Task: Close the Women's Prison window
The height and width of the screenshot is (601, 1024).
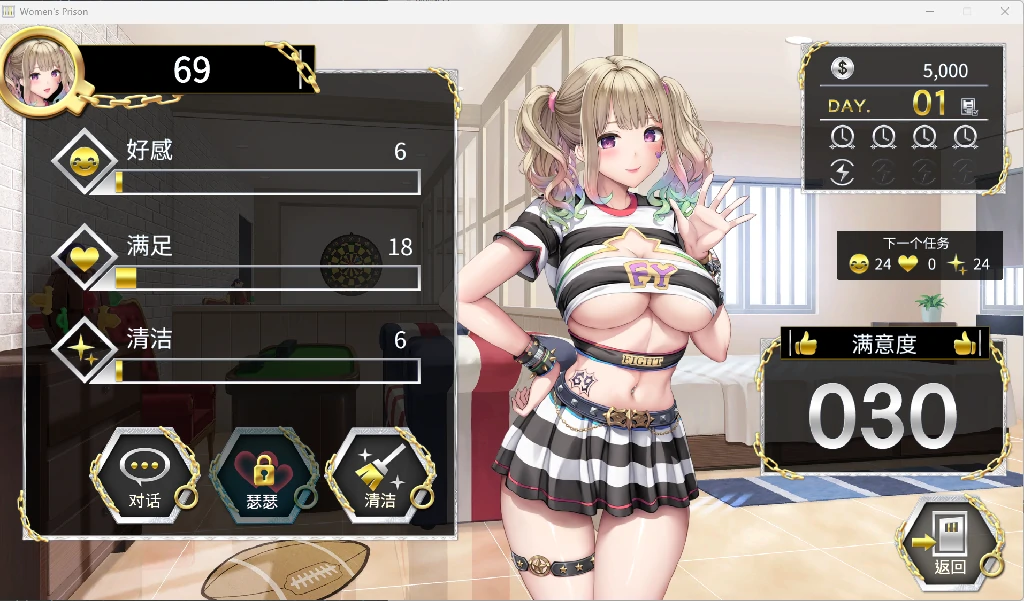Action: [1005, 11]
